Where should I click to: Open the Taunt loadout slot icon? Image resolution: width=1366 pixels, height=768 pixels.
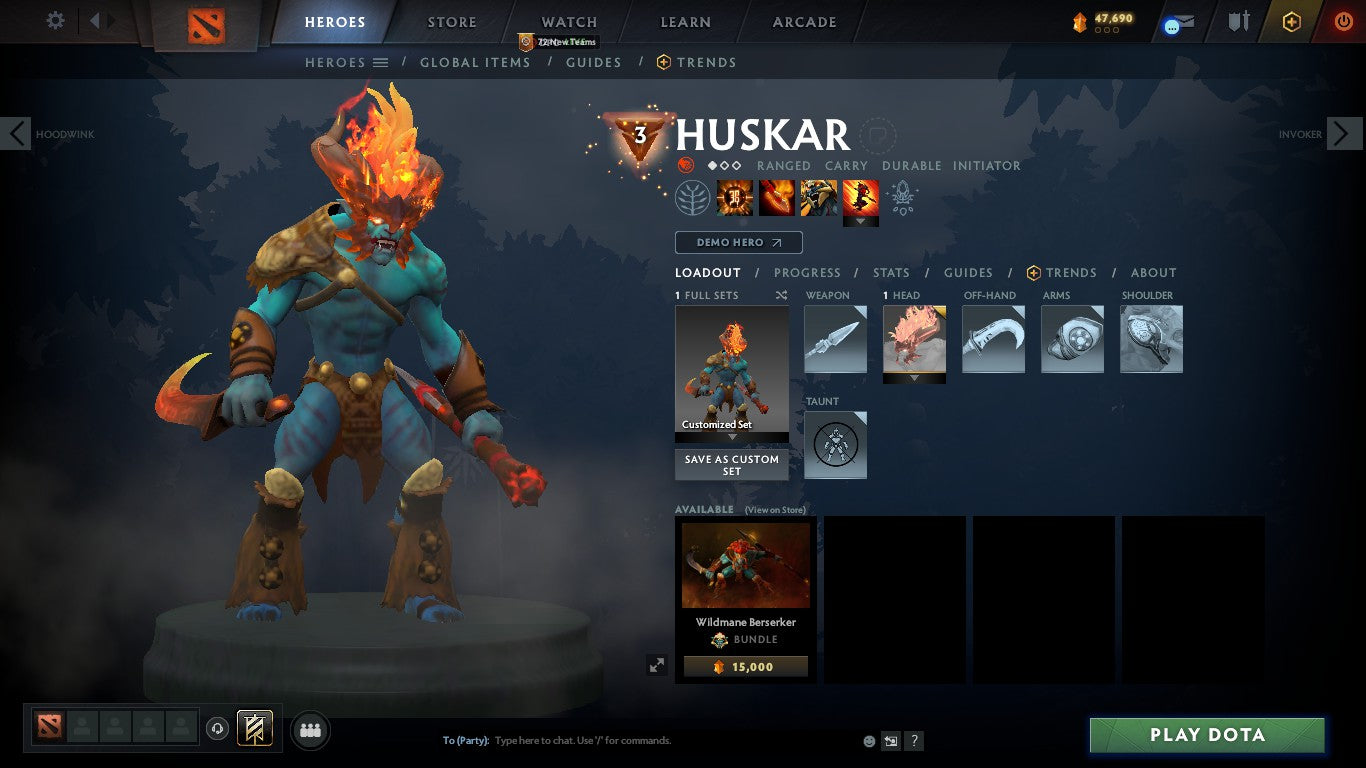coord(835,444)
